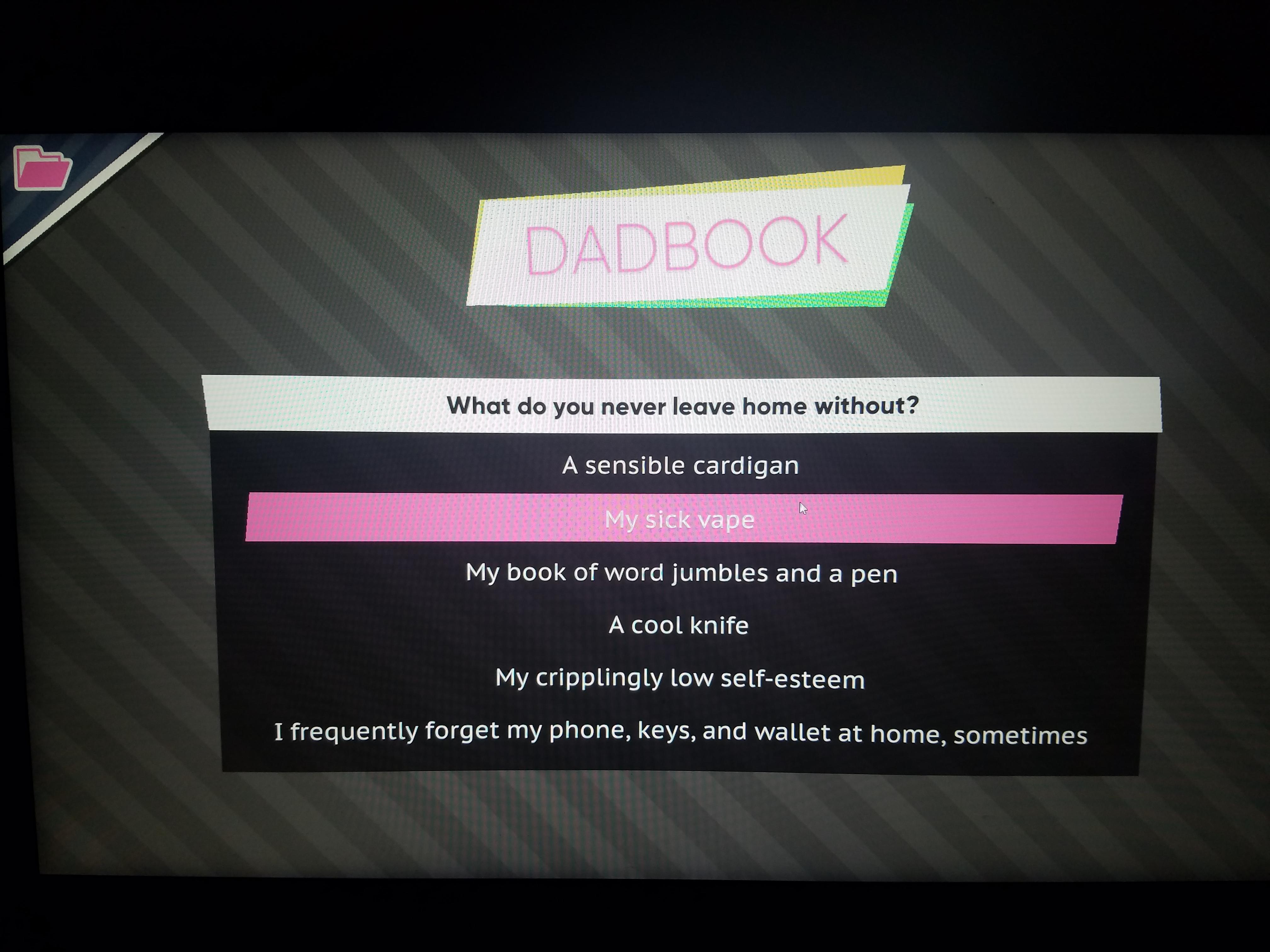Answer with 'A cool knife'
1270x952 pixels.
pyautogui.click(x=679, y=625)
